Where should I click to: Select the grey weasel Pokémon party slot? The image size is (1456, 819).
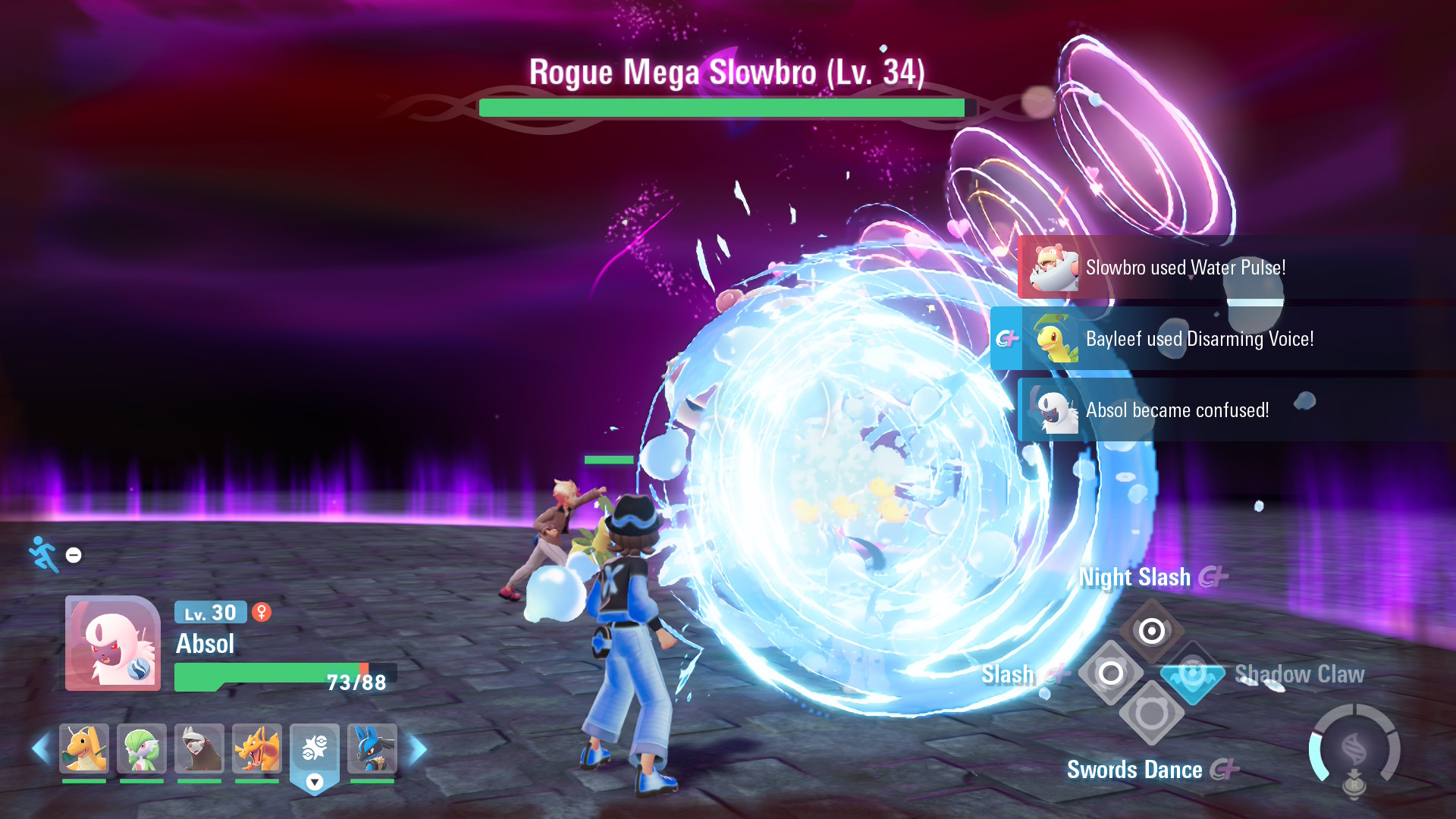(199, 748)
